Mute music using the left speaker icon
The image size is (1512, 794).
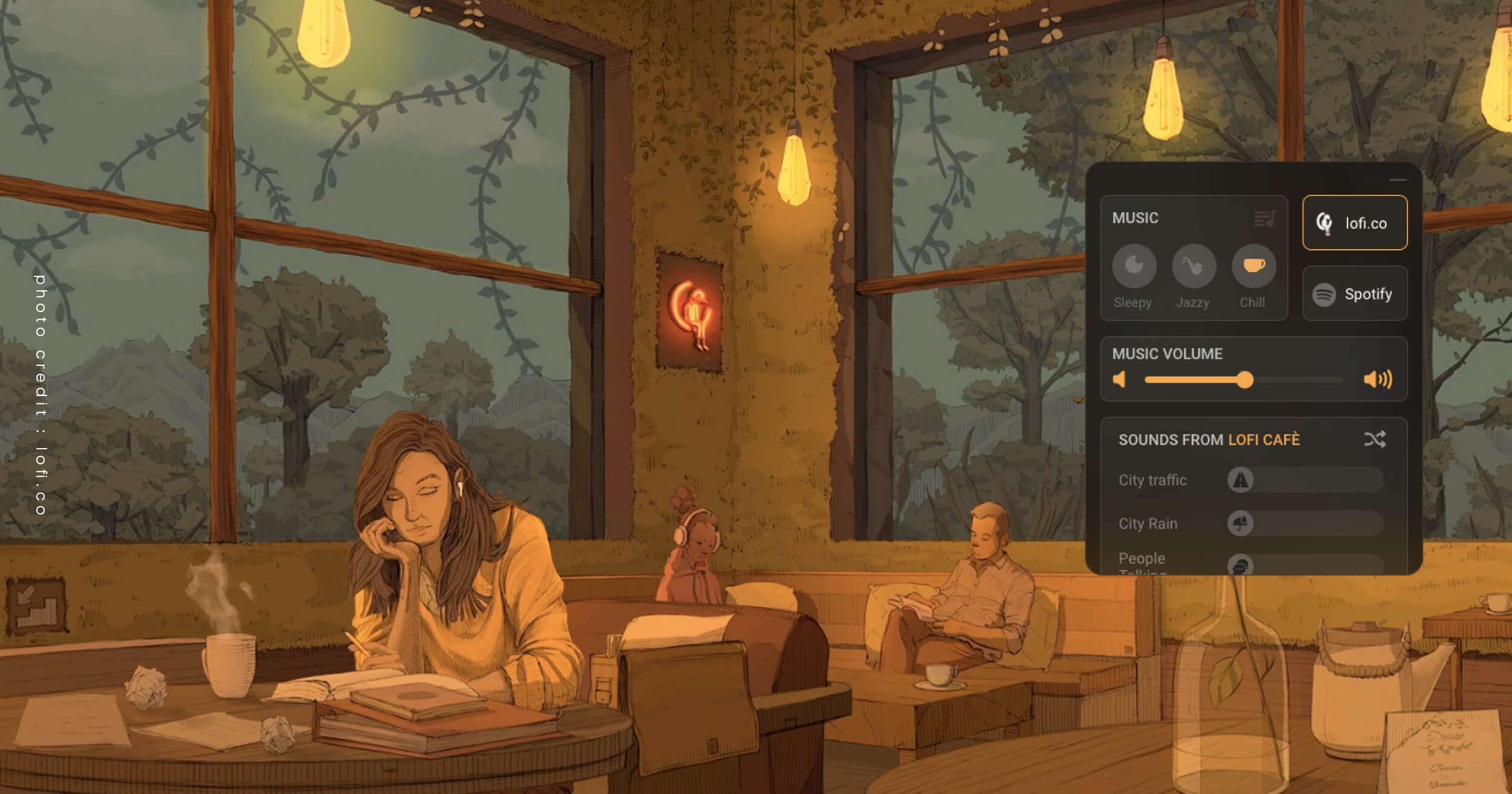pos(1120,379)
